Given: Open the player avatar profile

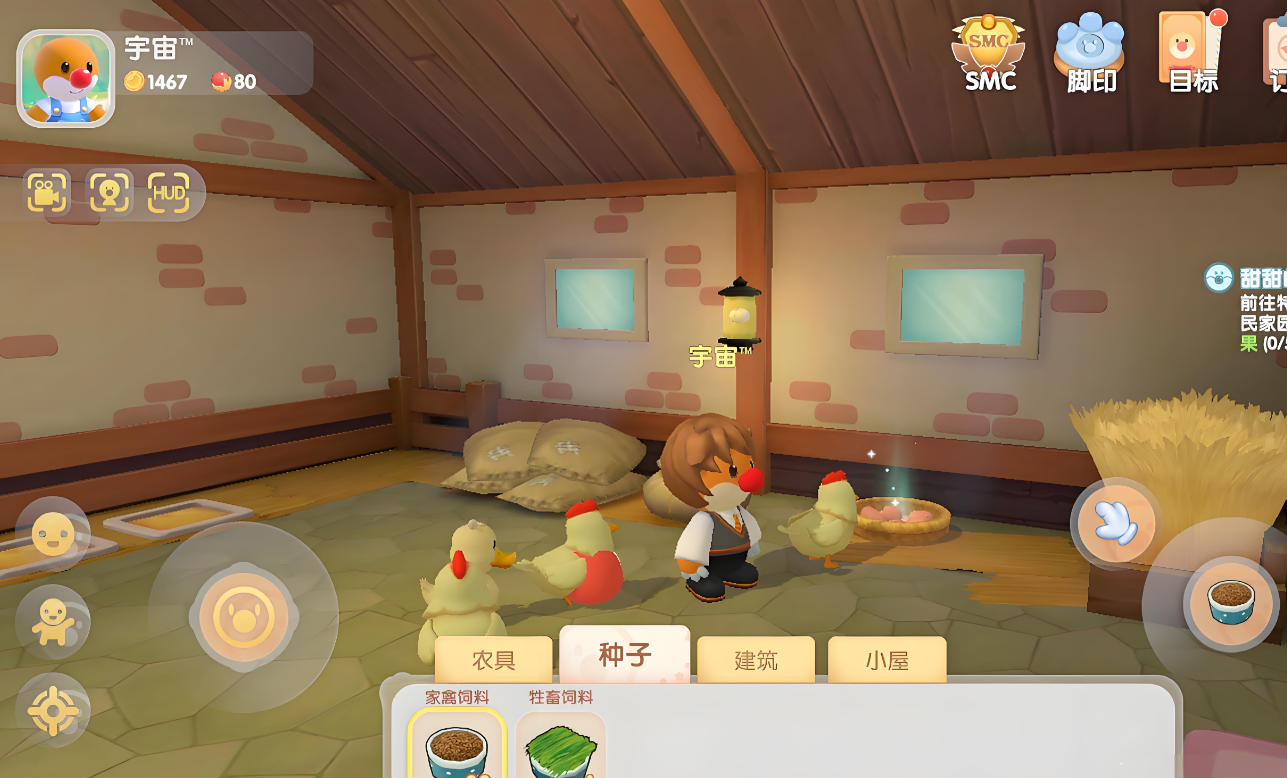Looking at the screenshot, I should coord(66,78).
